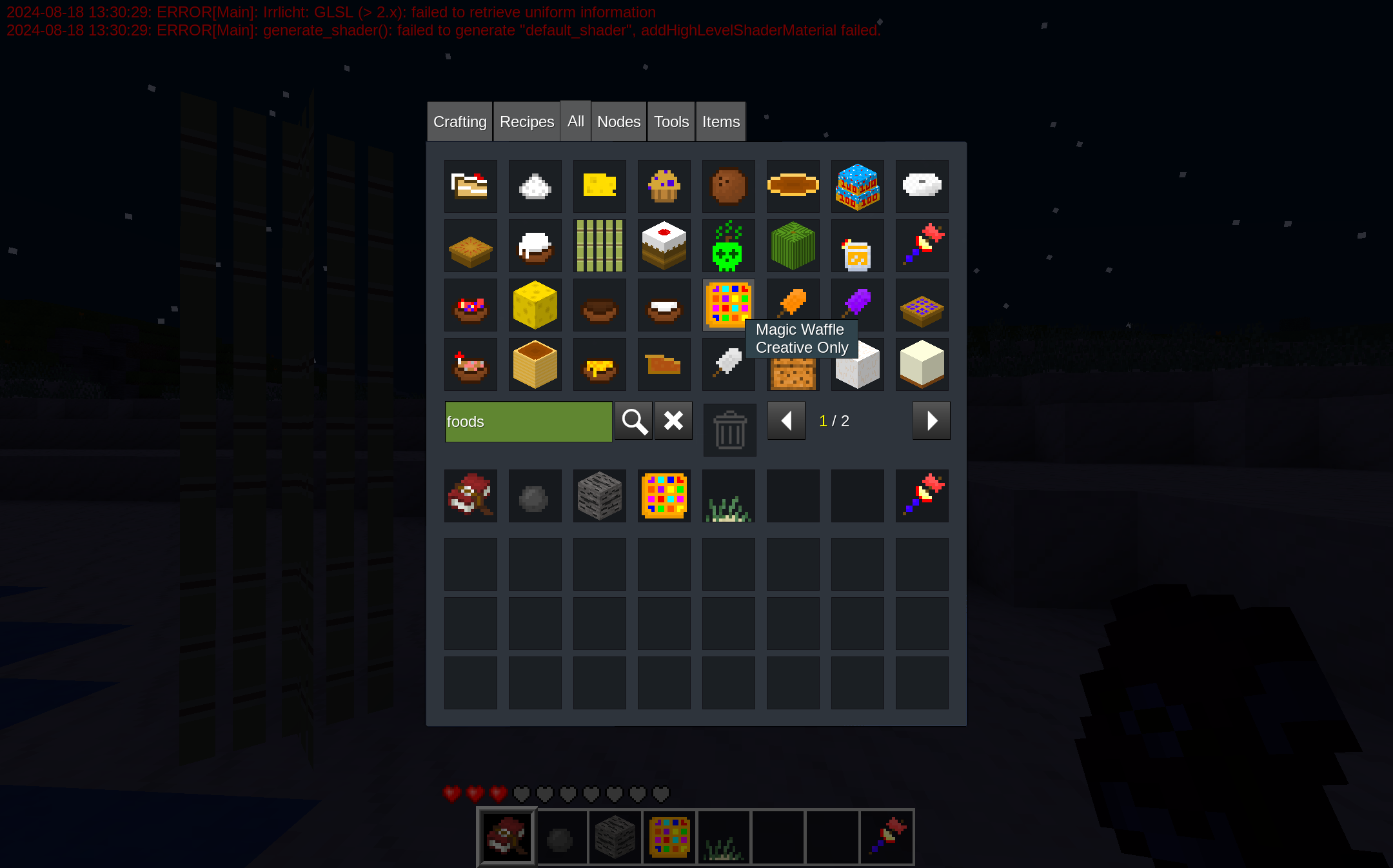This screenshot has height=868, width=1393.
Task: Switch to the Crafting tab
Action: [460, 122]
